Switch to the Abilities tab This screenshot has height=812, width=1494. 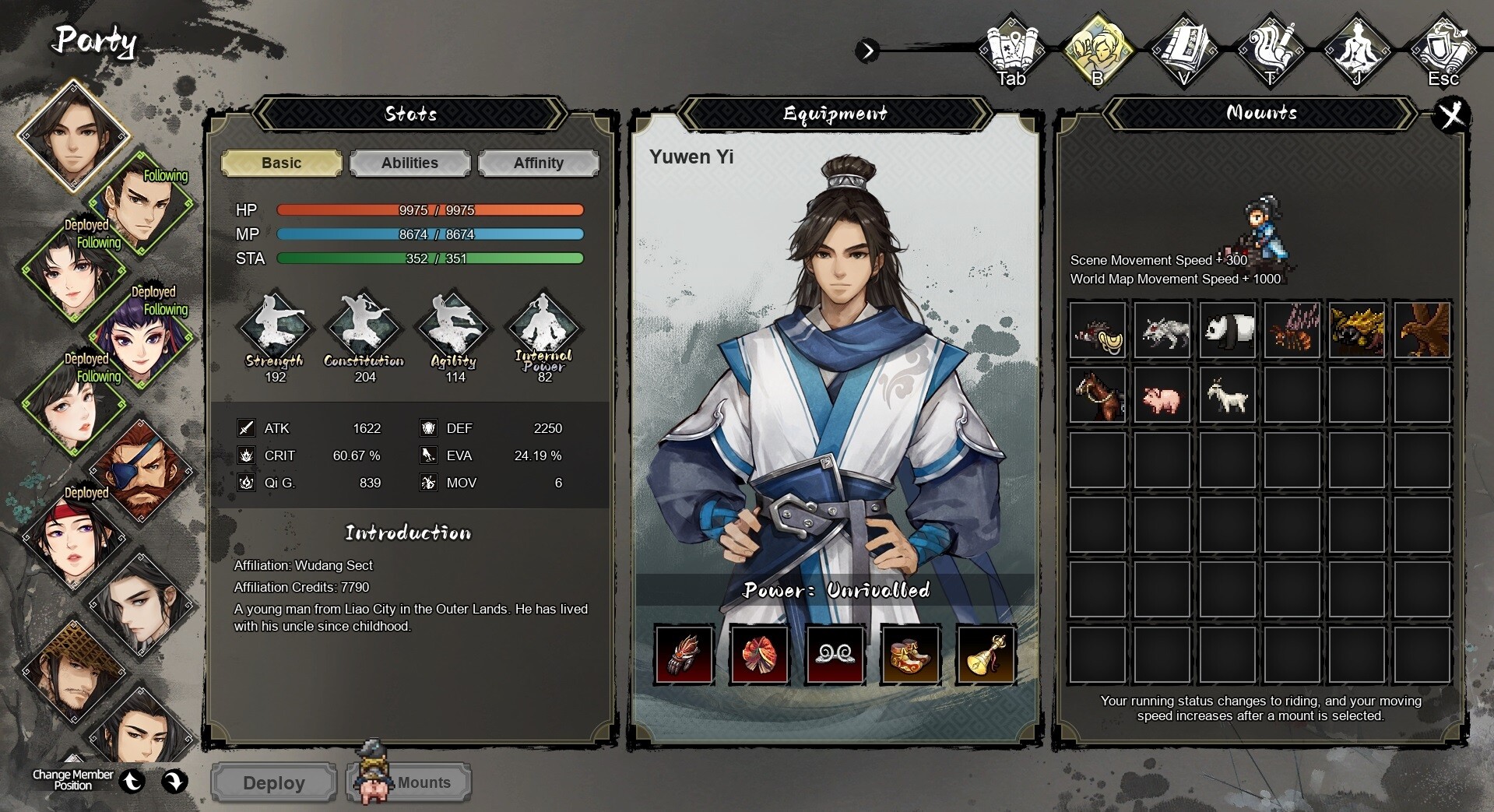[410, 163]
